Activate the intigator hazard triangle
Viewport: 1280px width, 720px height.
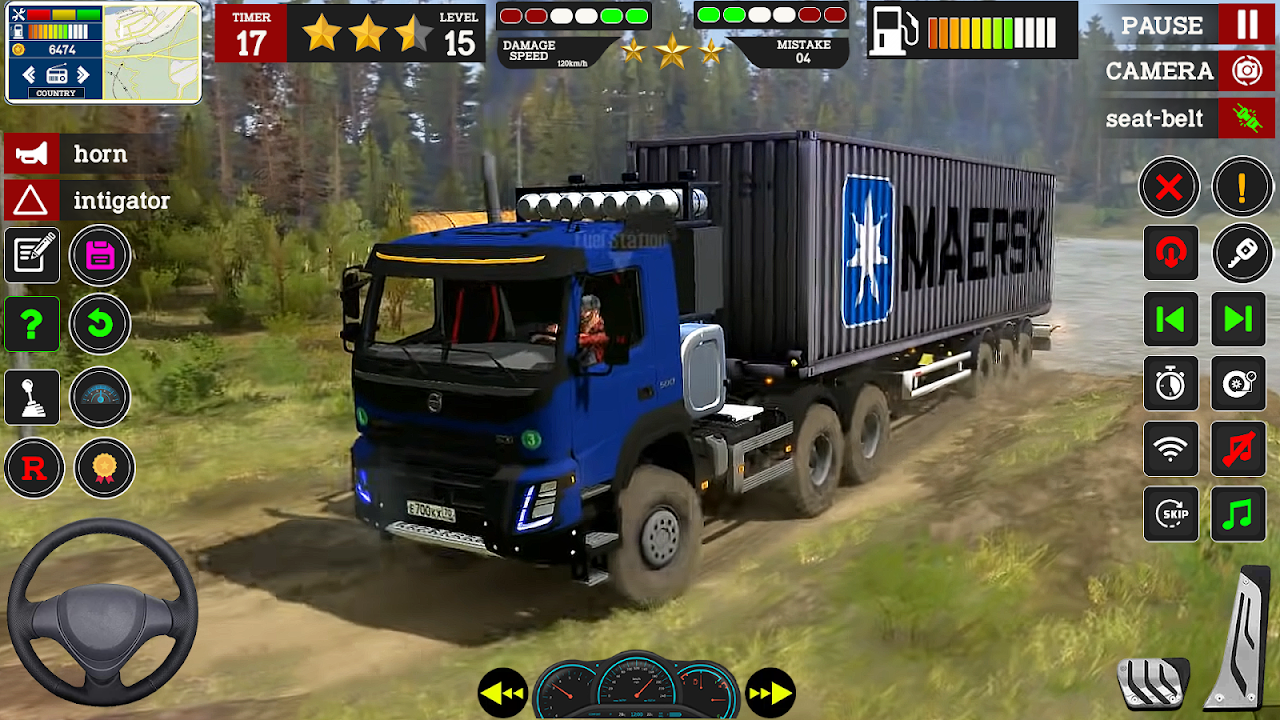point(31,201)
